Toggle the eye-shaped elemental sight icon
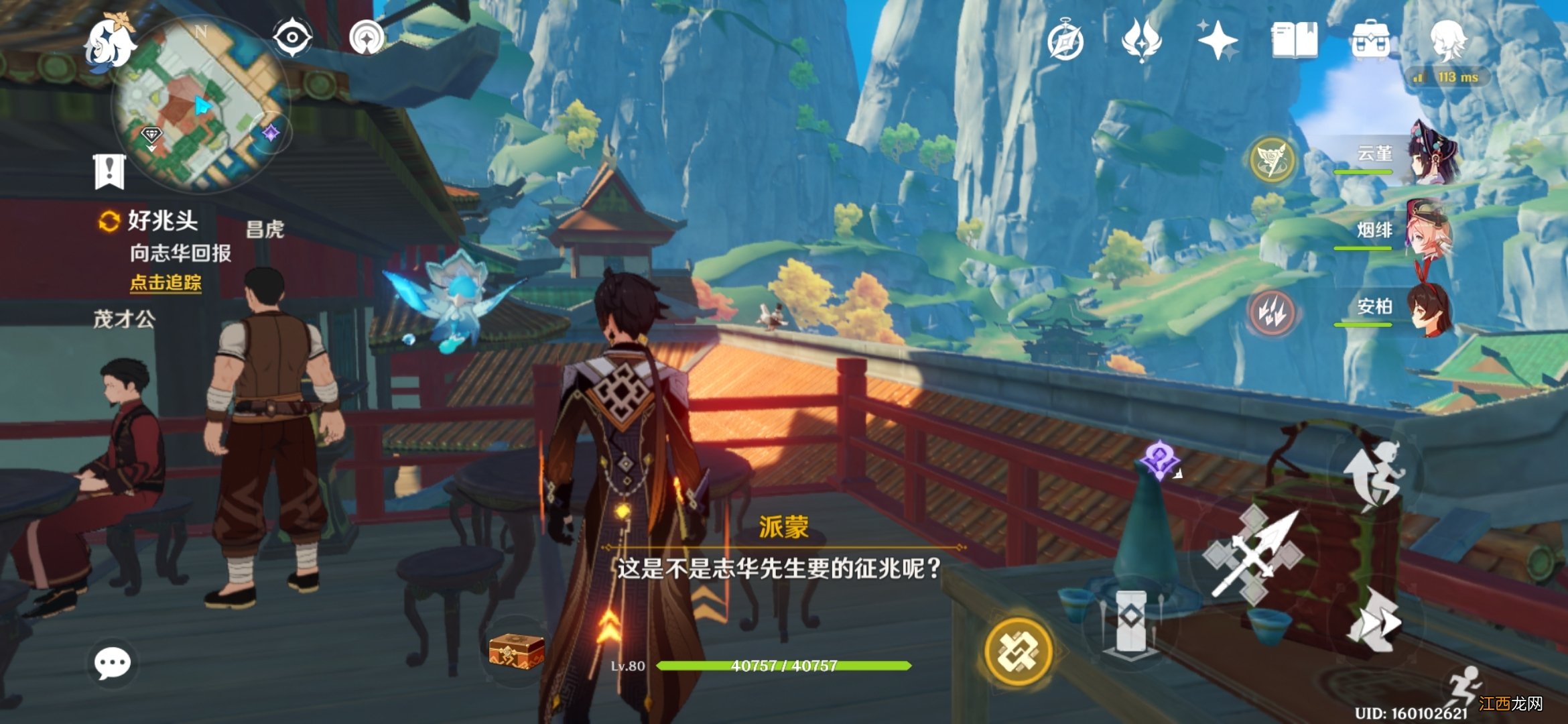The height and width of the screenshot is (724, 1568). click(292, 36)
